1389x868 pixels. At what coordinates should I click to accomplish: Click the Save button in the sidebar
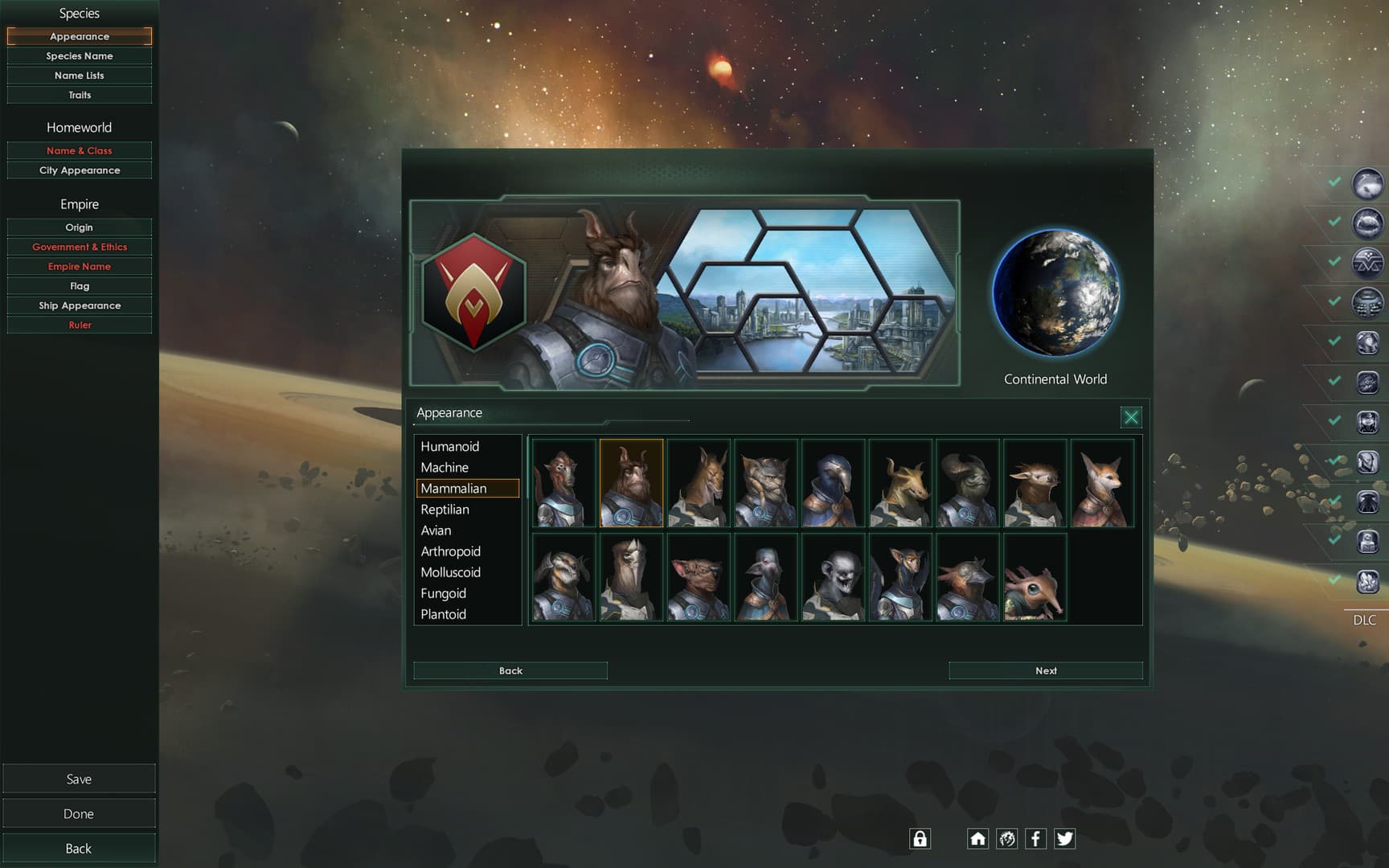pyautogui.click(x=79, y=778)
